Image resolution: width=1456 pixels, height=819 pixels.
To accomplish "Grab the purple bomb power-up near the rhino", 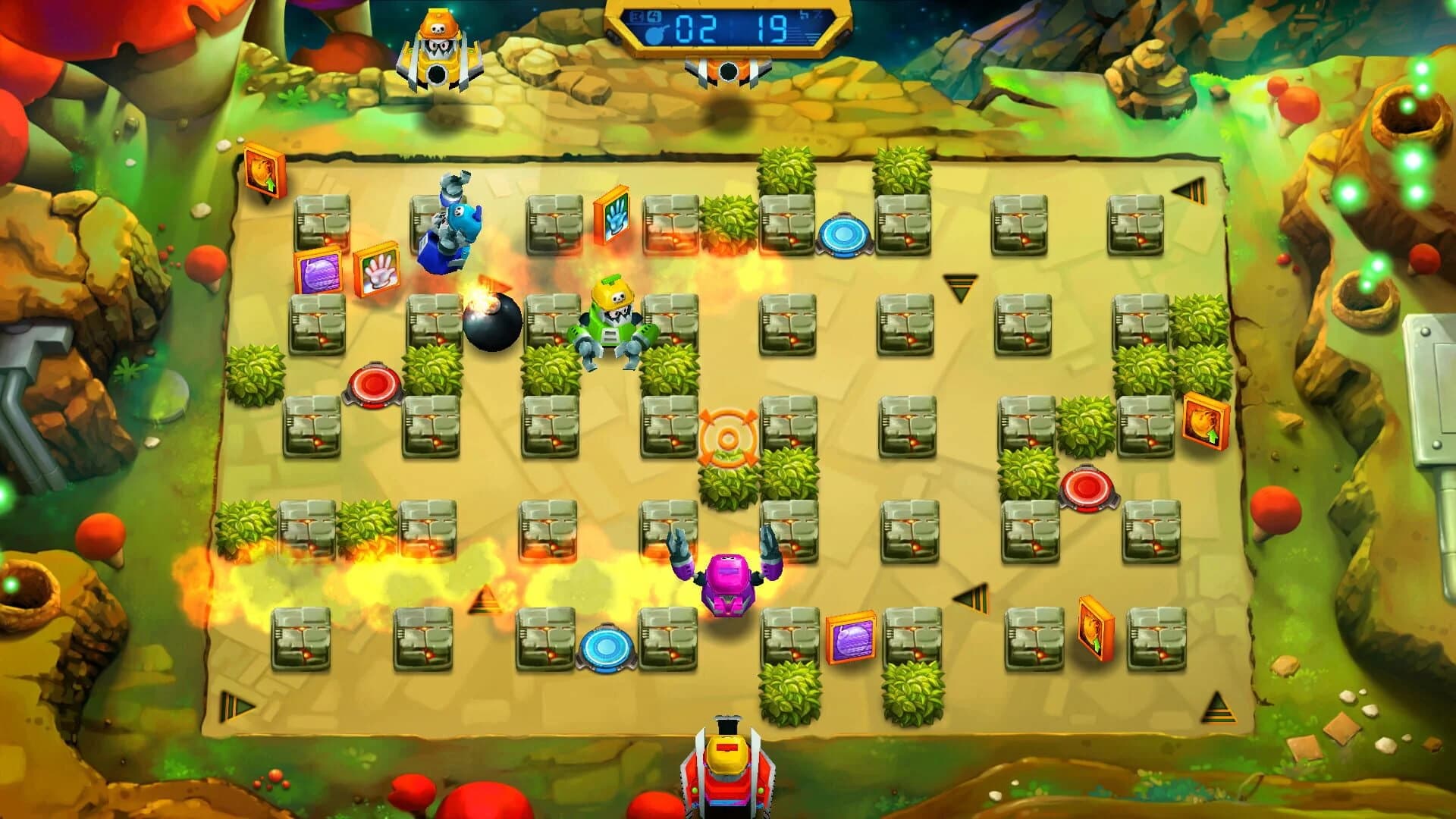I will (318, 275).
